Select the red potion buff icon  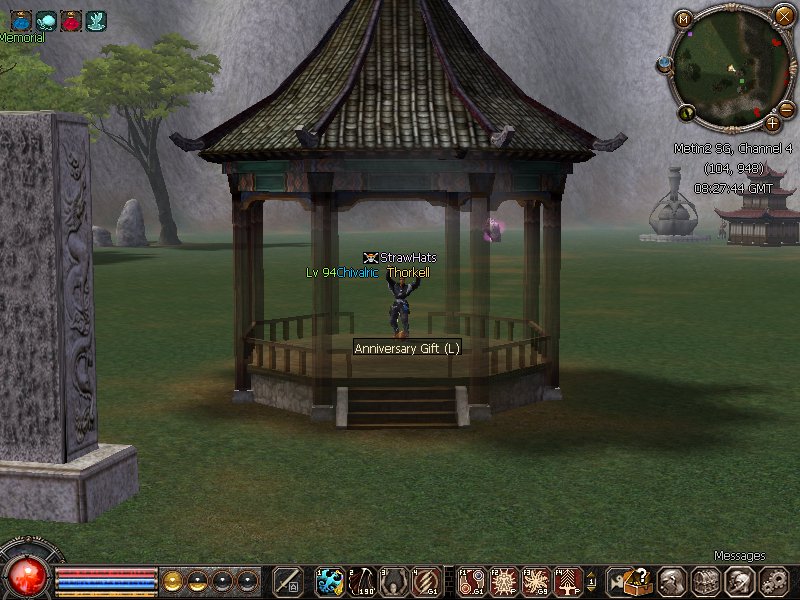tap(71, 20)
